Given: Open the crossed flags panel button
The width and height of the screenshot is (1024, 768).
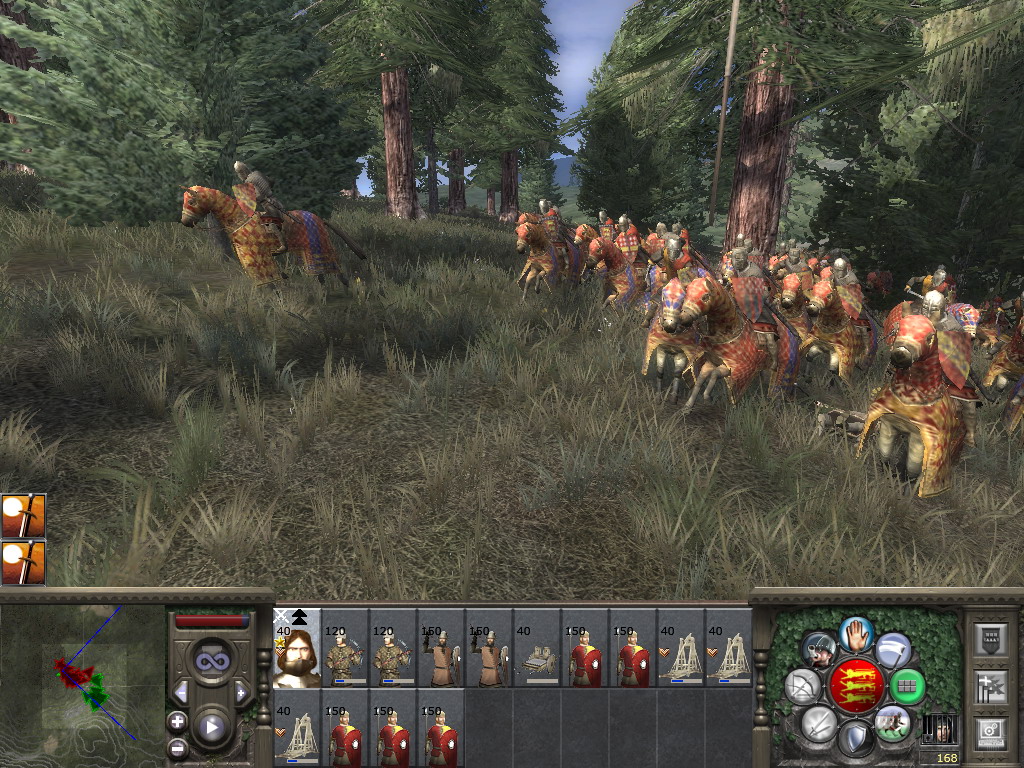Looking at the screenshot, I should tap(990, 687).
